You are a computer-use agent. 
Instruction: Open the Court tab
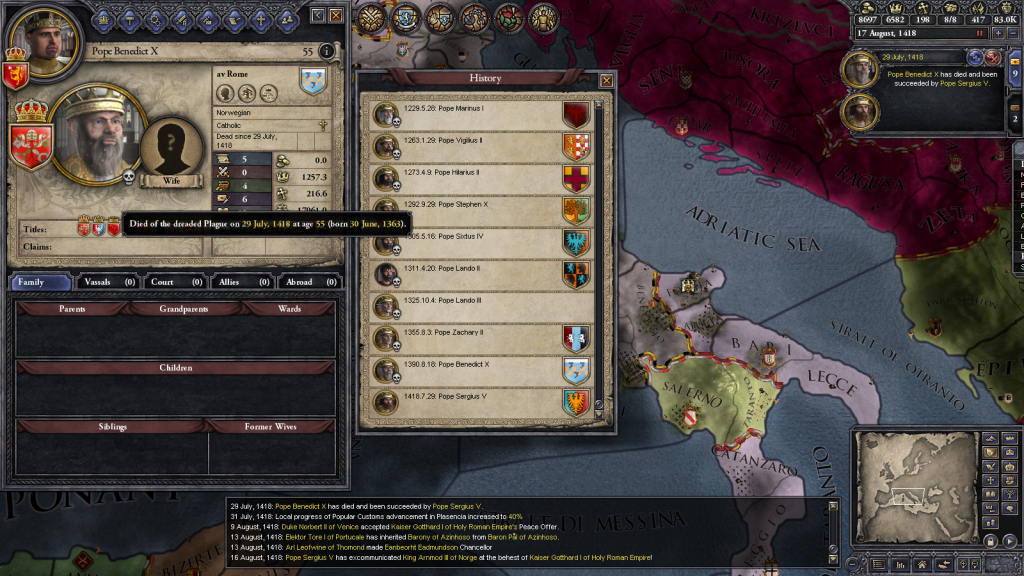[173, 282]
